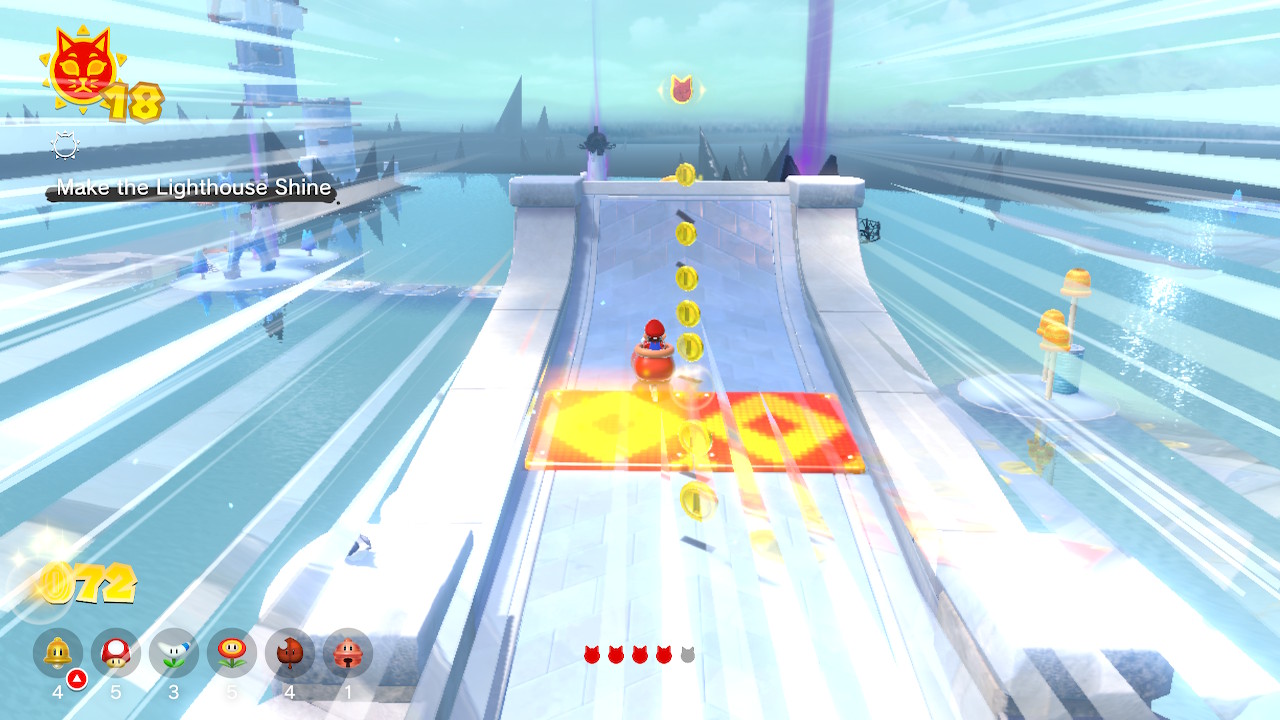
Task: Select the Lucky Bell reserve item
Action: pos(348,654)
